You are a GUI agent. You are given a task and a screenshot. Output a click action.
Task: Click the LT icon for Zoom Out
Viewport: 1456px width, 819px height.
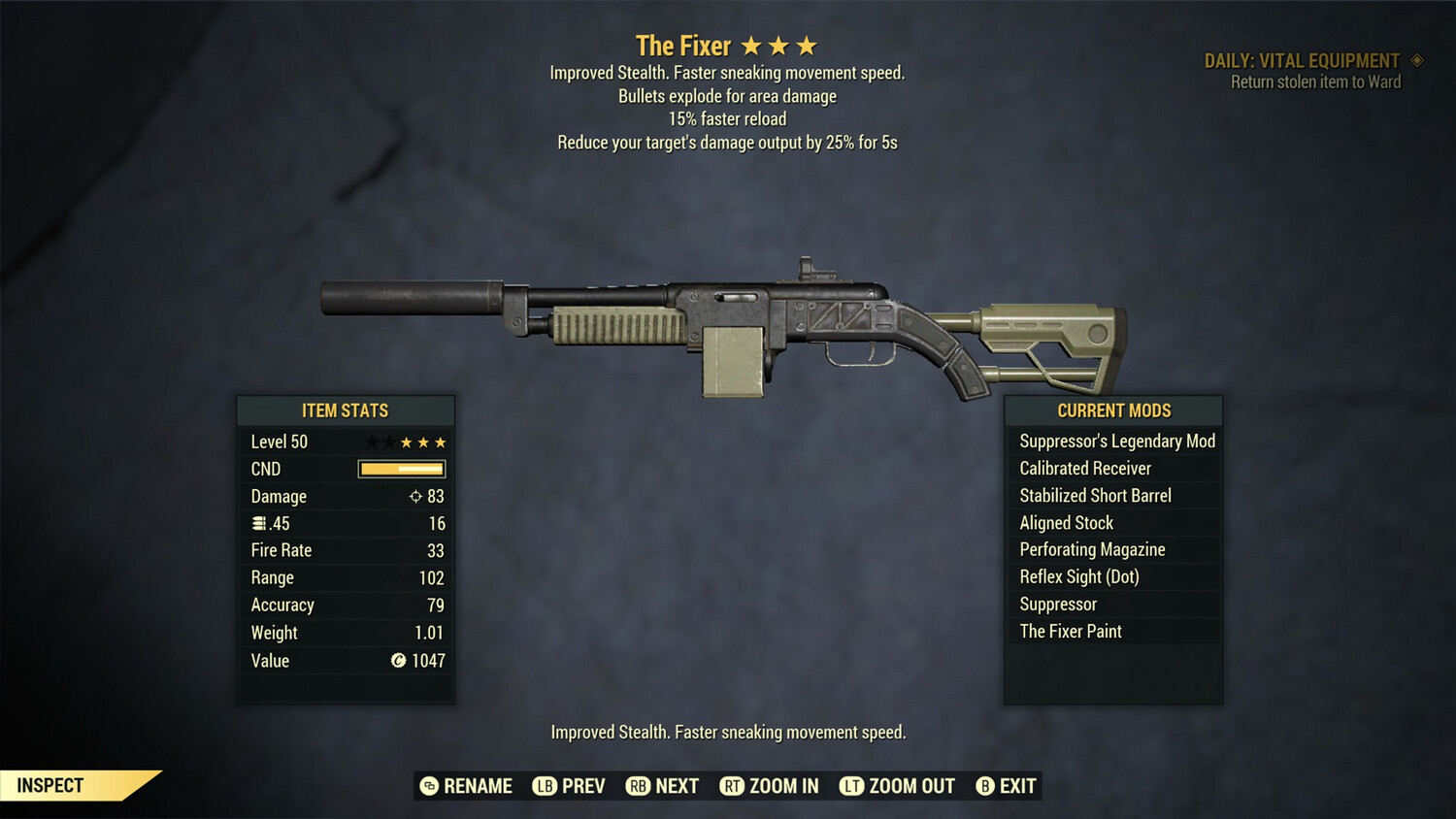click(x=850, y=786)
